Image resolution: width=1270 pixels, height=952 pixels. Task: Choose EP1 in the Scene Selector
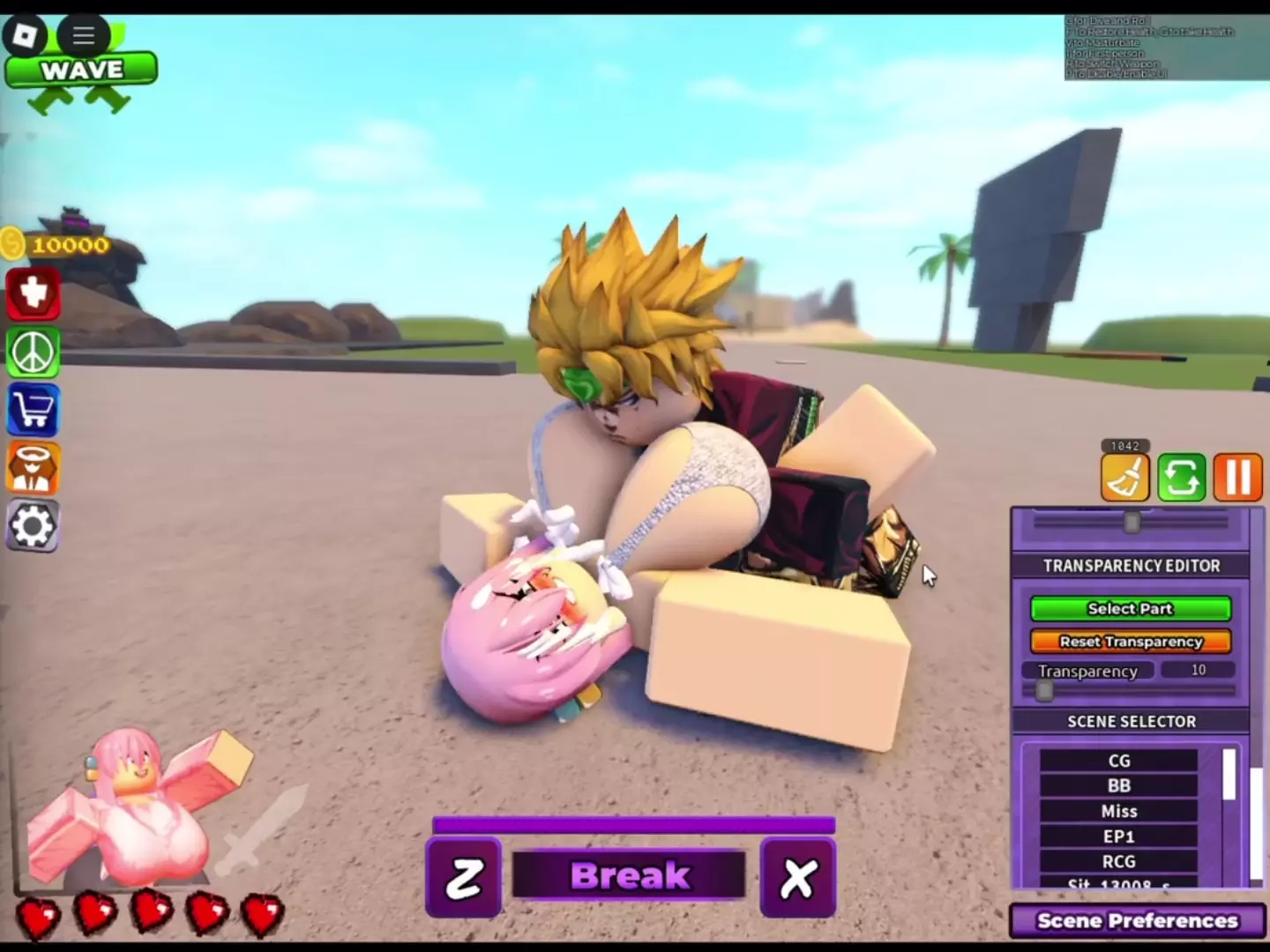pos(1118,837)
